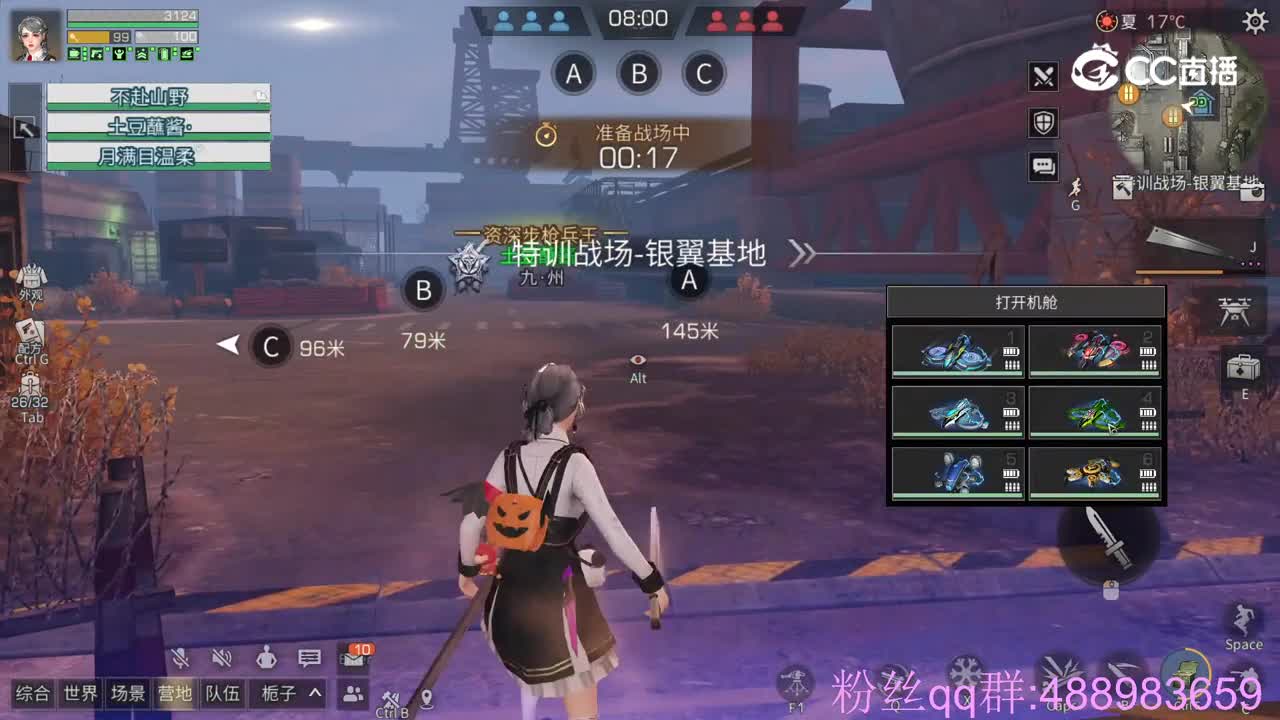Open the mail icon with 10 notifications
Image resolution: width=1280 pixels, height=720 pixels.
click(x=355, y=658)
